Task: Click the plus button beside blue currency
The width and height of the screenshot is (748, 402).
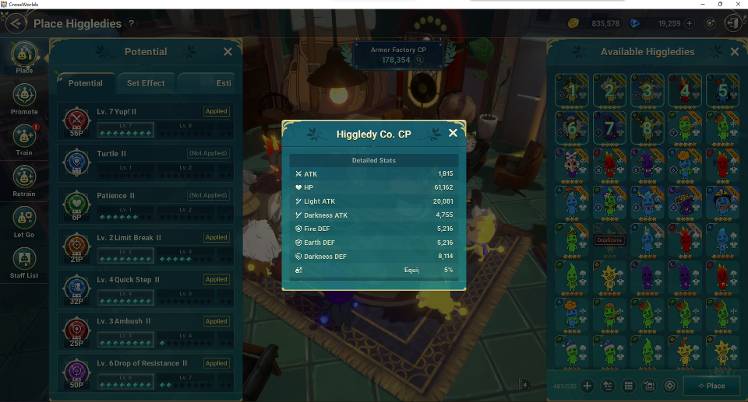Action: coord(688,23)
